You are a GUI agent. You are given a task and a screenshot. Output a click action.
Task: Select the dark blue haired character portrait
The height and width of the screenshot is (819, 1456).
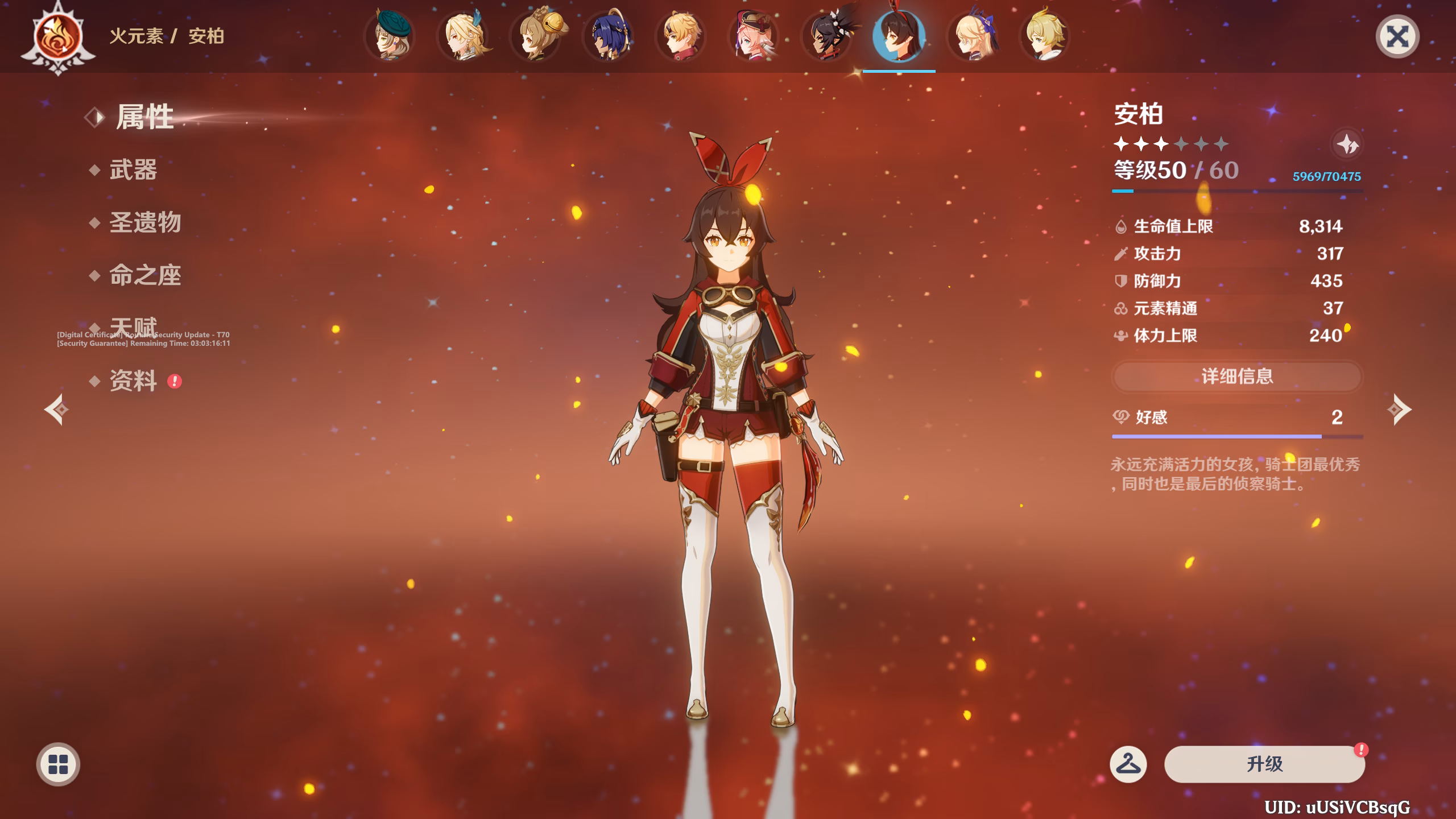[x=608, y=36]
